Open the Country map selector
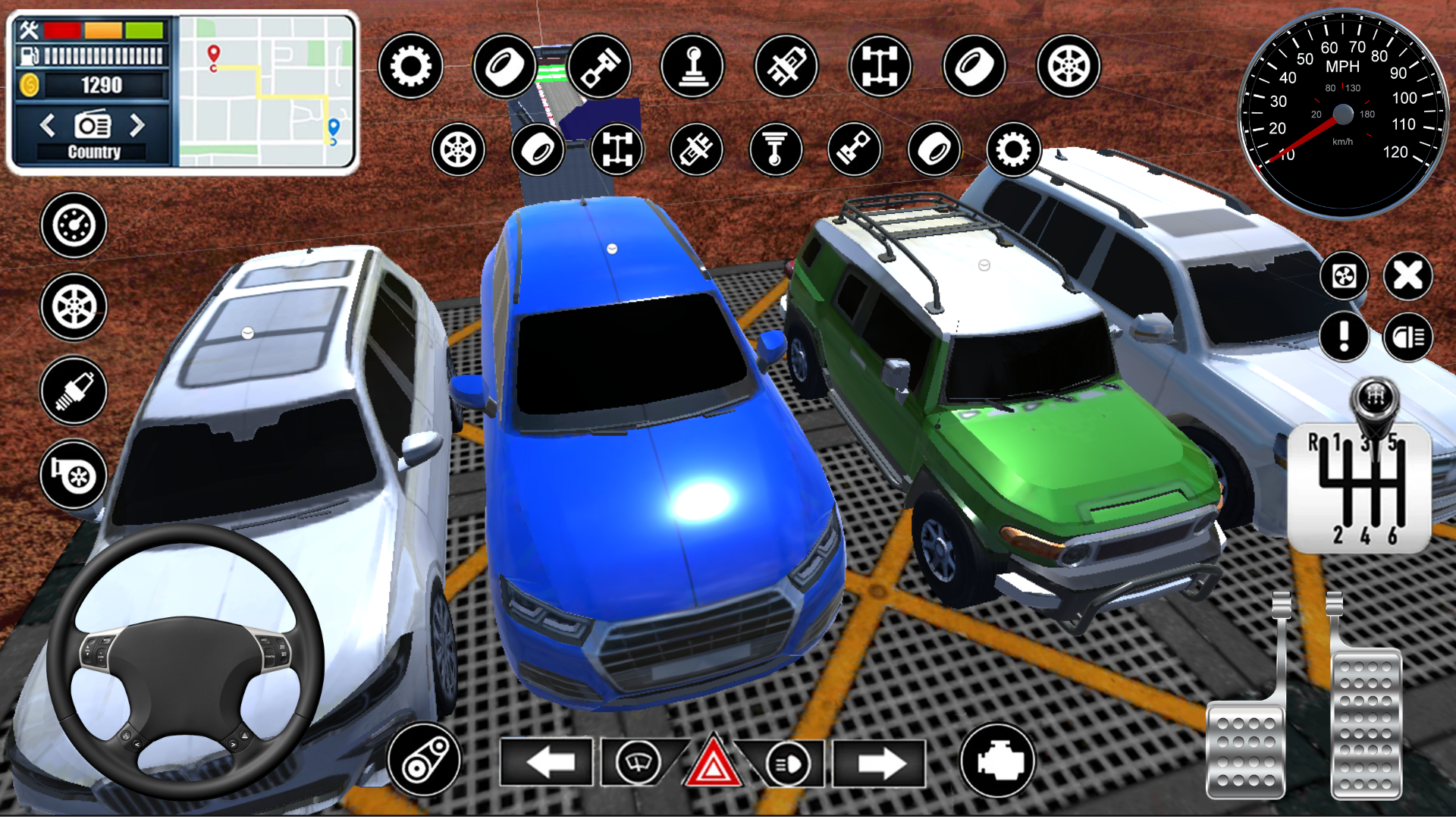Screen dimensions: 1456x819 click(94, 150)
